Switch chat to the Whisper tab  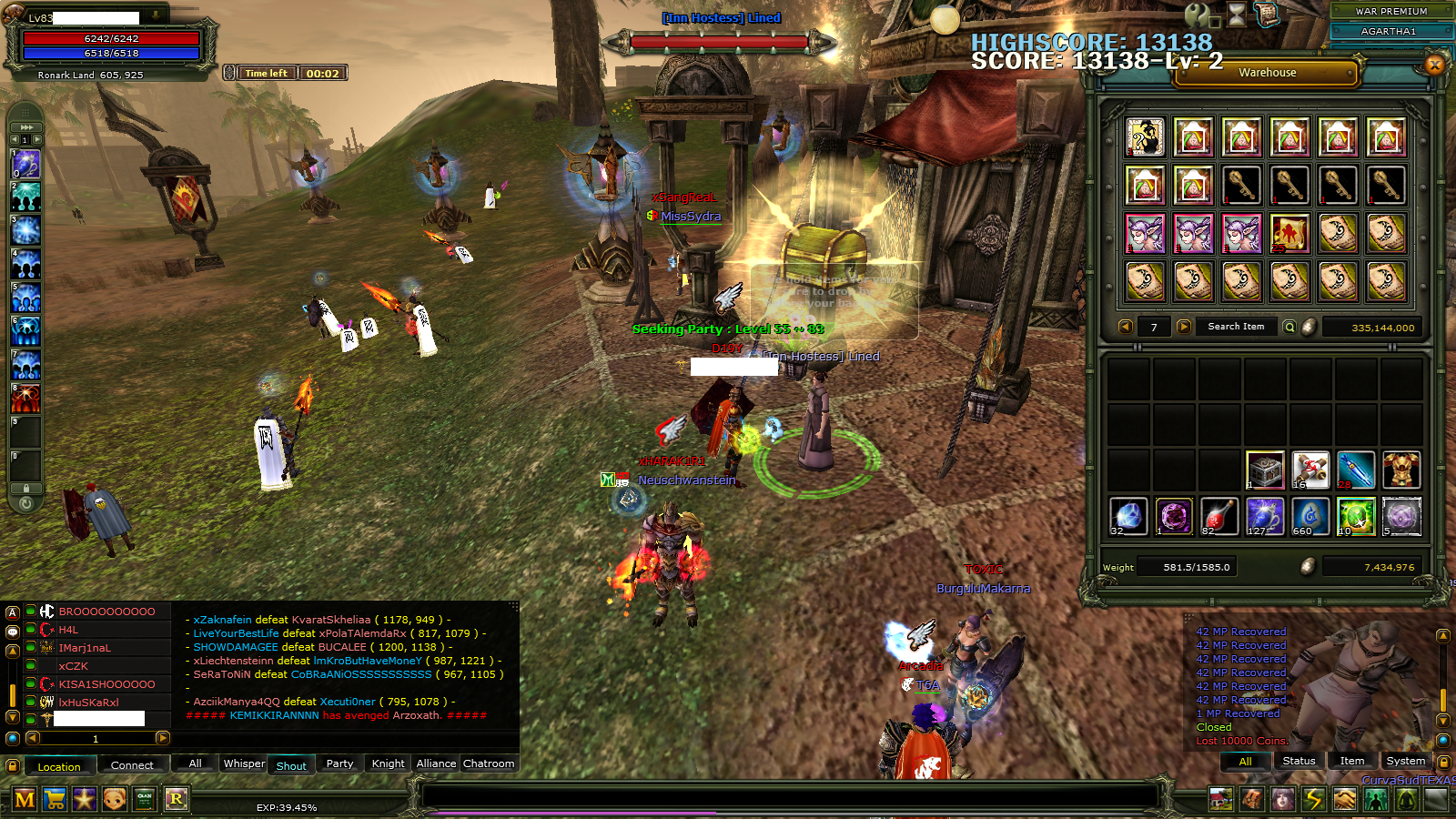[244, 763]
